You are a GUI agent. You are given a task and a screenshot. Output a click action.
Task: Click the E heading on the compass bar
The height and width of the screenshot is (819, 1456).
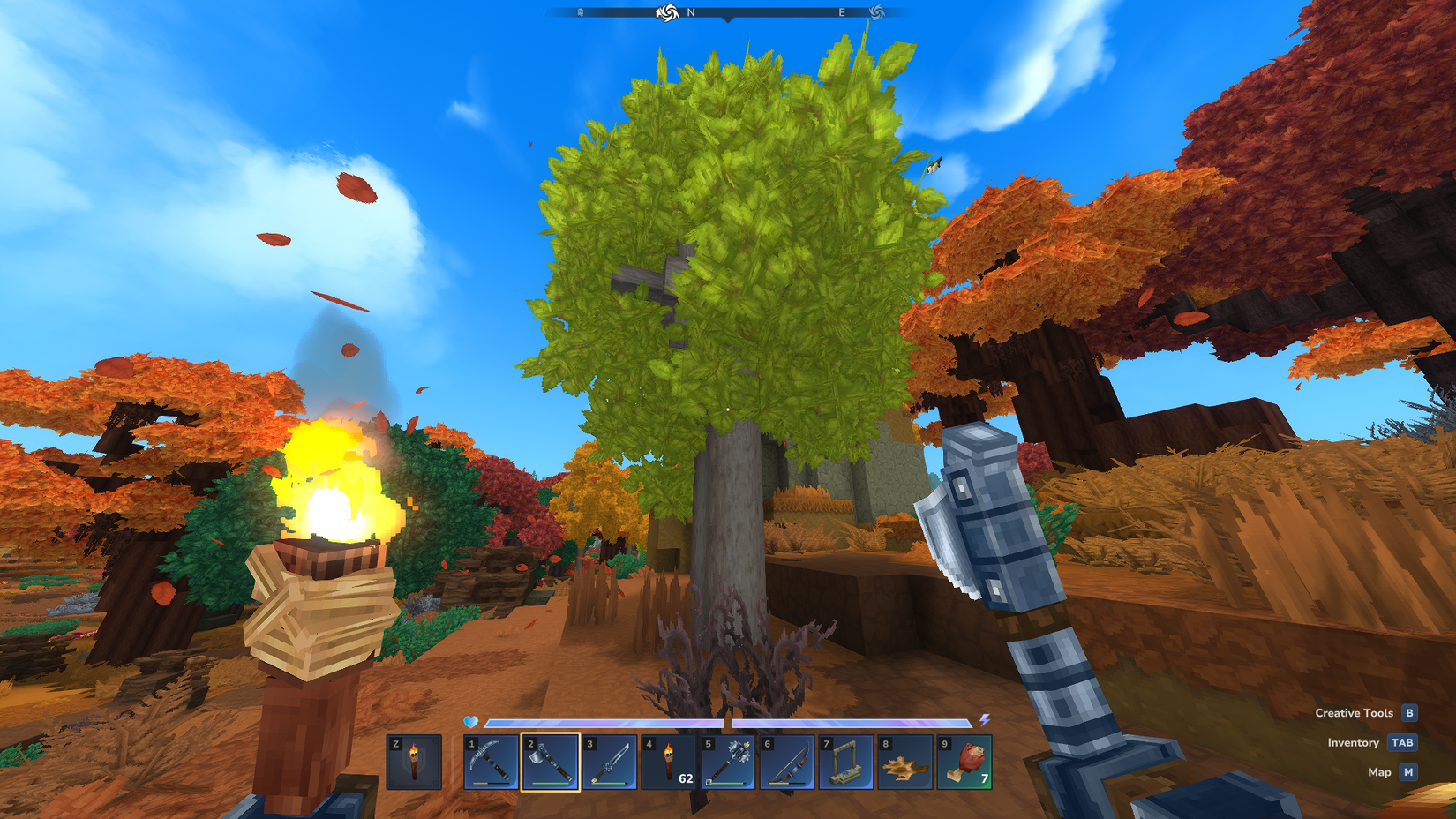(x=843, y=14)
